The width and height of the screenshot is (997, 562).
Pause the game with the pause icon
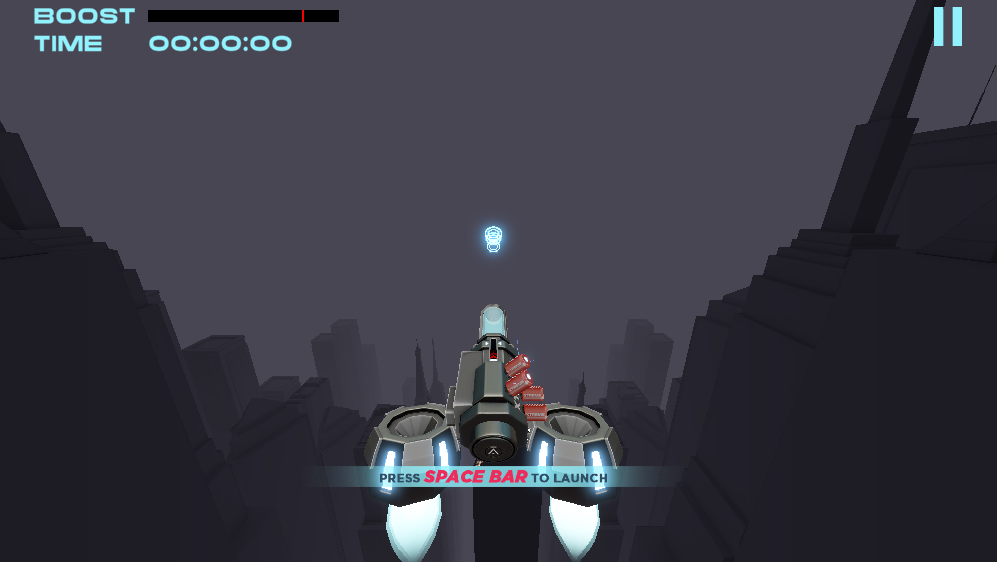(947, 26)
